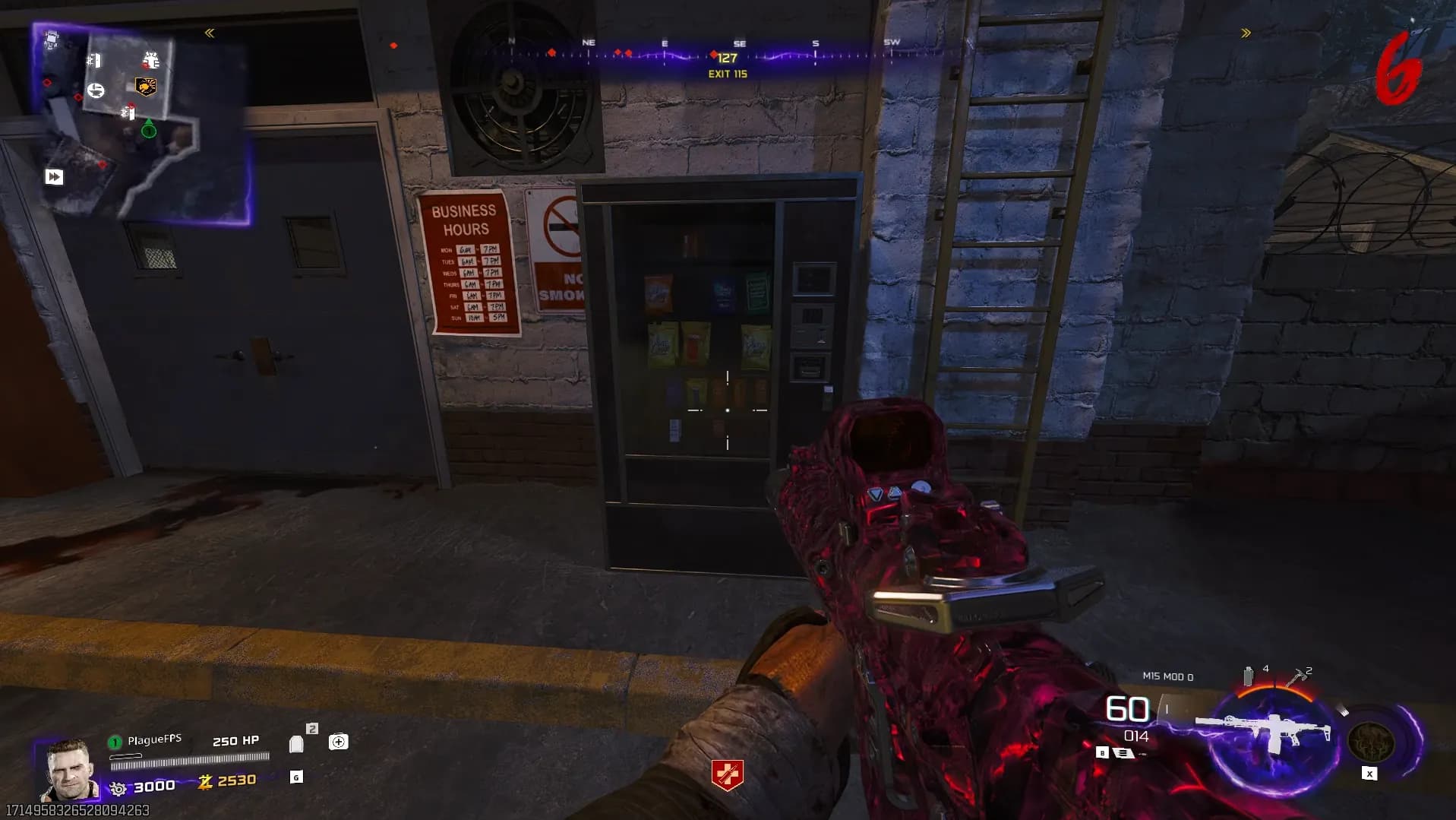Activate the field upgrade ability icon
This screenshot has width=1456, height=820.
1371,741
